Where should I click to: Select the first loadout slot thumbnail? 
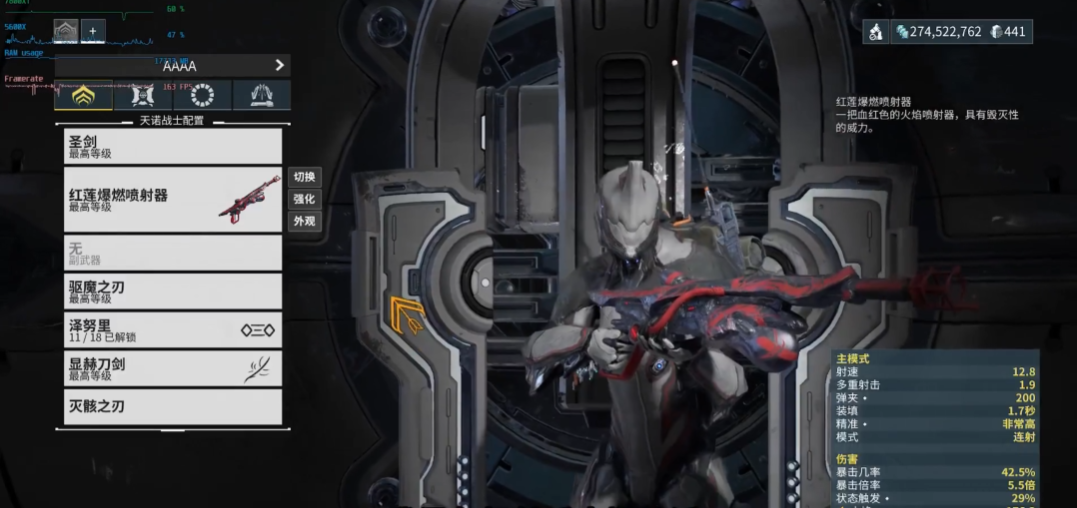65,32
